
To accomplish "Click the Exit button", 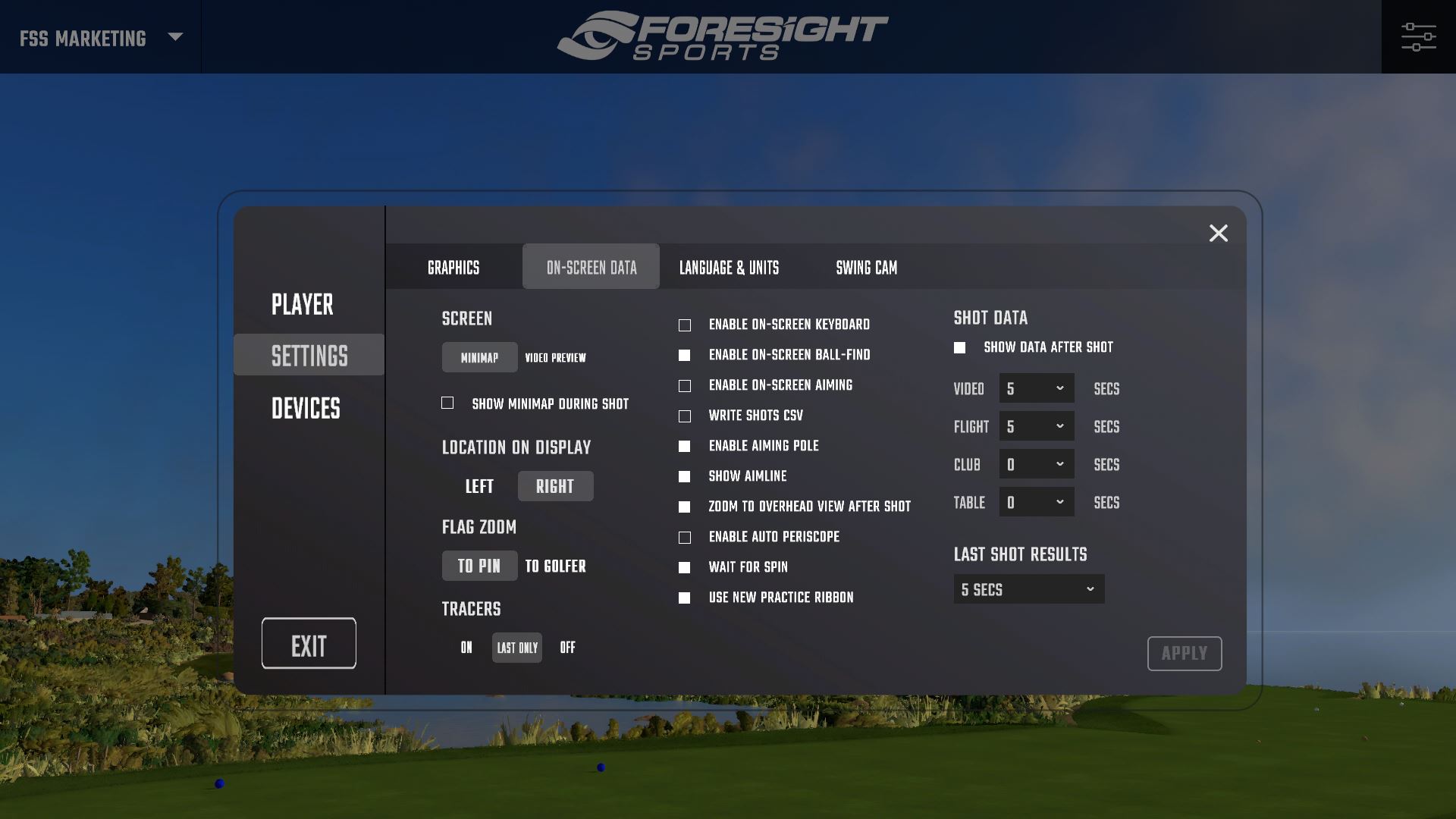I will tap(308, 642).
